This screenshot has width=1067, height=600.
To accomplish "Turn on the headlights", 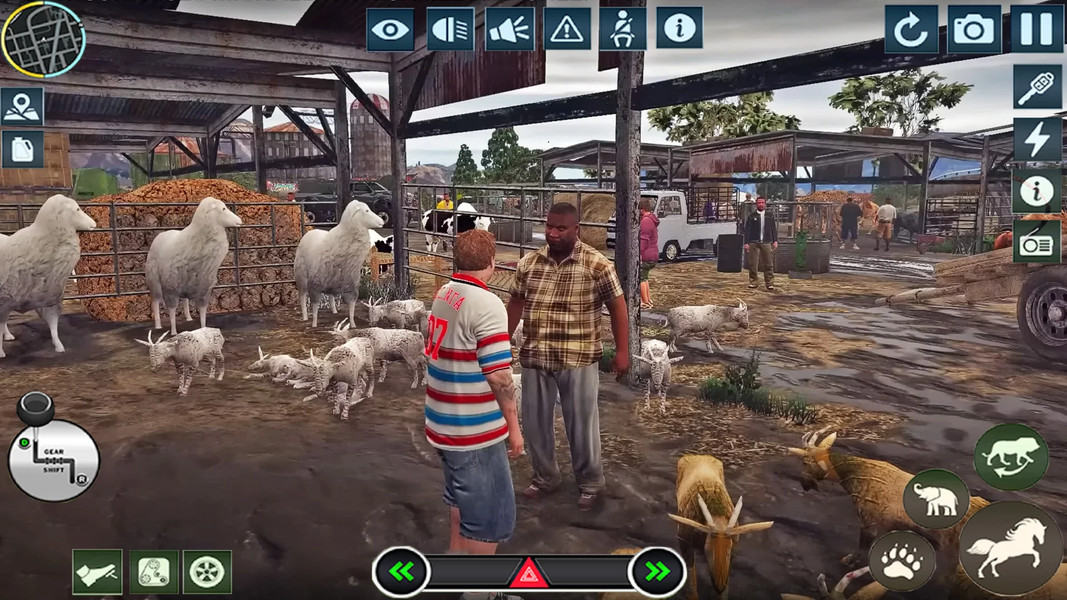I will point(450,30).
